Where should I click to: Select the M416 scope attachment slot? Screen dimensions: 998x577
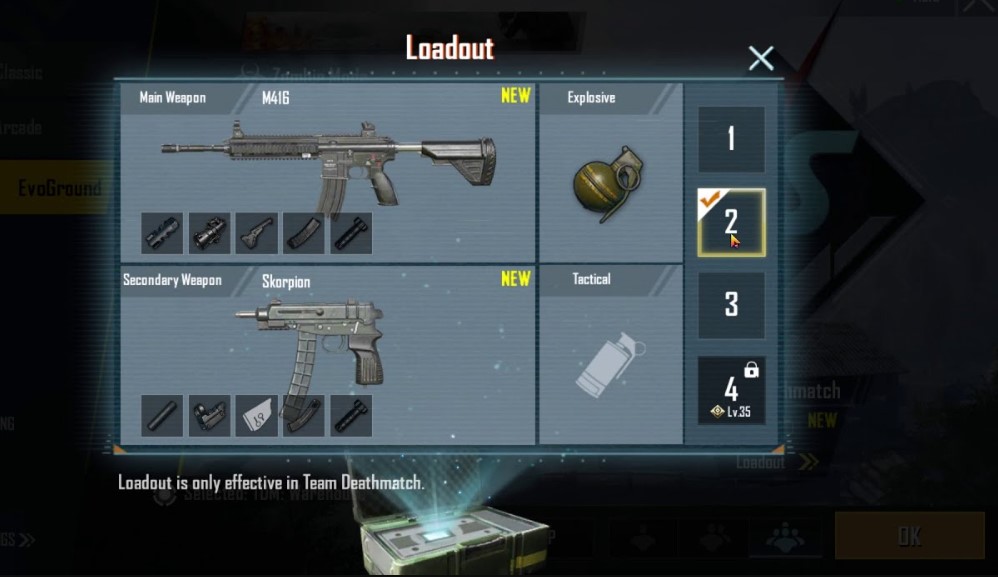pos(210,233)
